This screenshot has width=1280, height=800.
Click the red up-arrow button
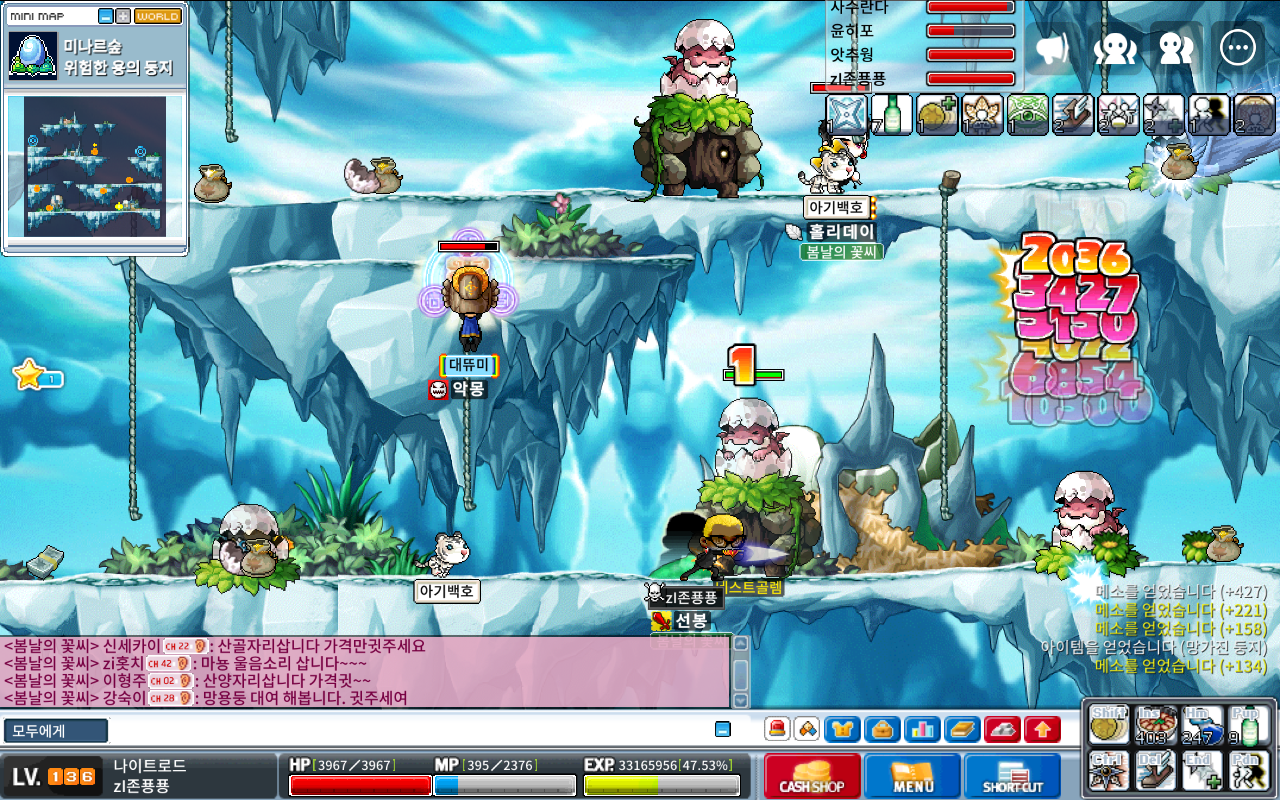(x=1042, y=730)
